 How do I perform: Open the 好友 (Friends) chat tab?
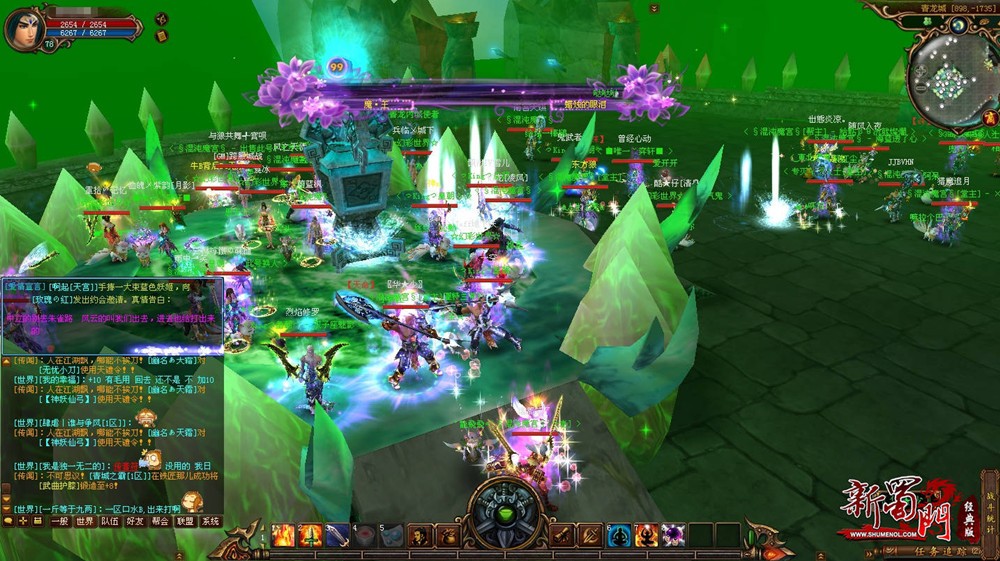pyautogui.click(x=135, y=521)
